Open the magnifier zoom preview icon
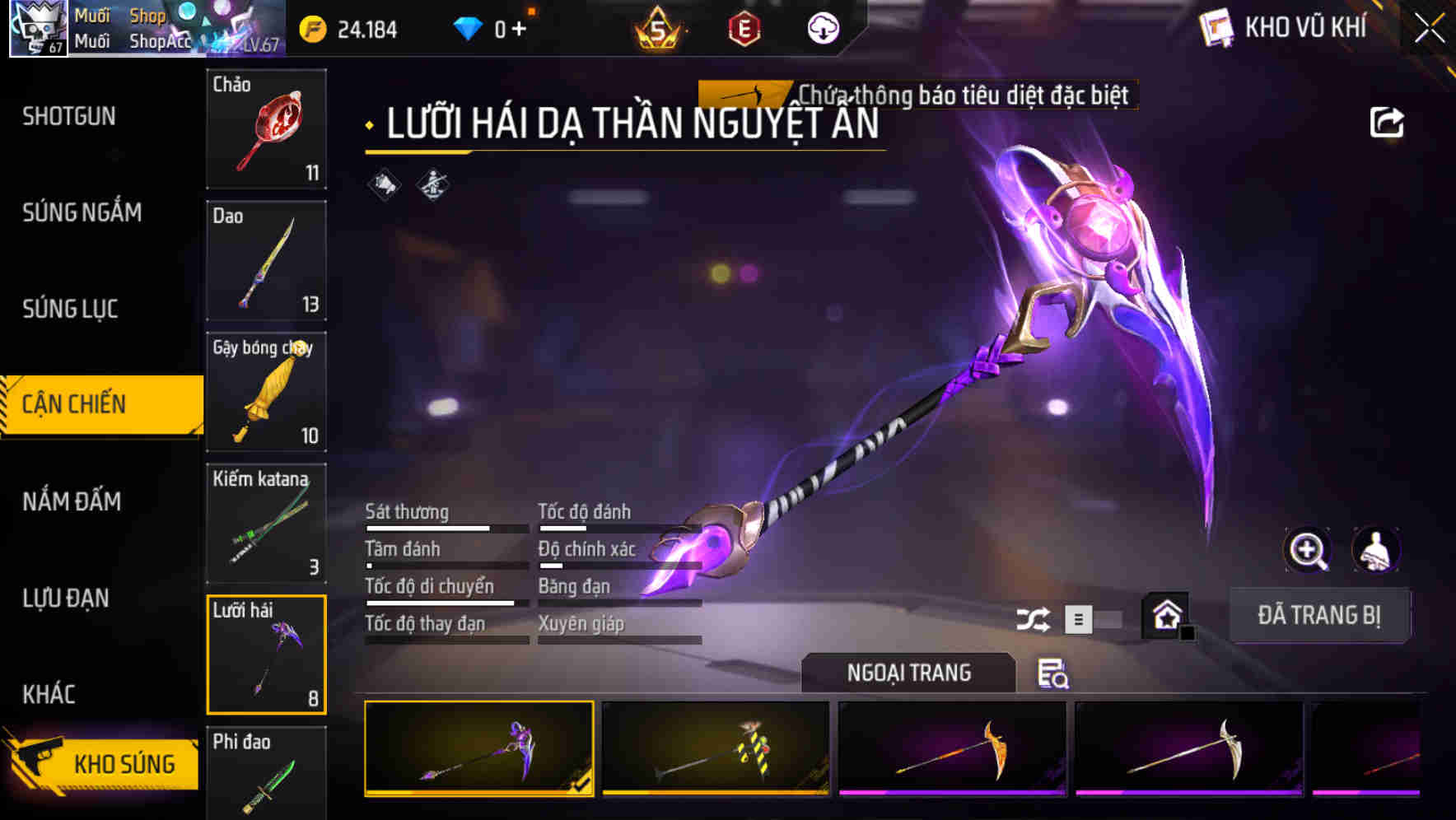 pyautogui.click(x=1308, y=550)
